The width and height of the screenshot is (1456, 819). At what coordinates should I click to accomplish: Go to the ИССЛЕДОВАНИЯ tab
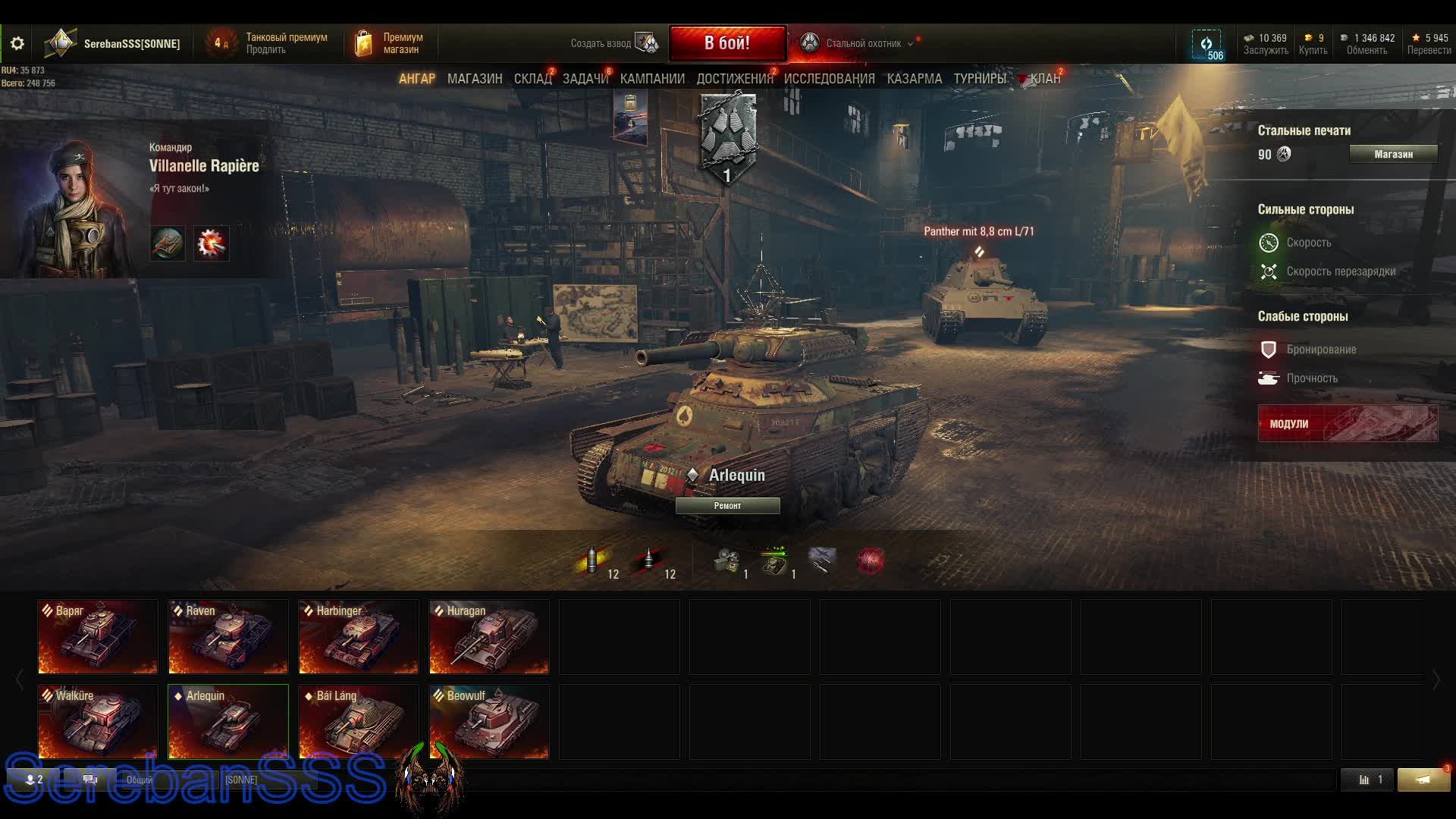[829, 79]
